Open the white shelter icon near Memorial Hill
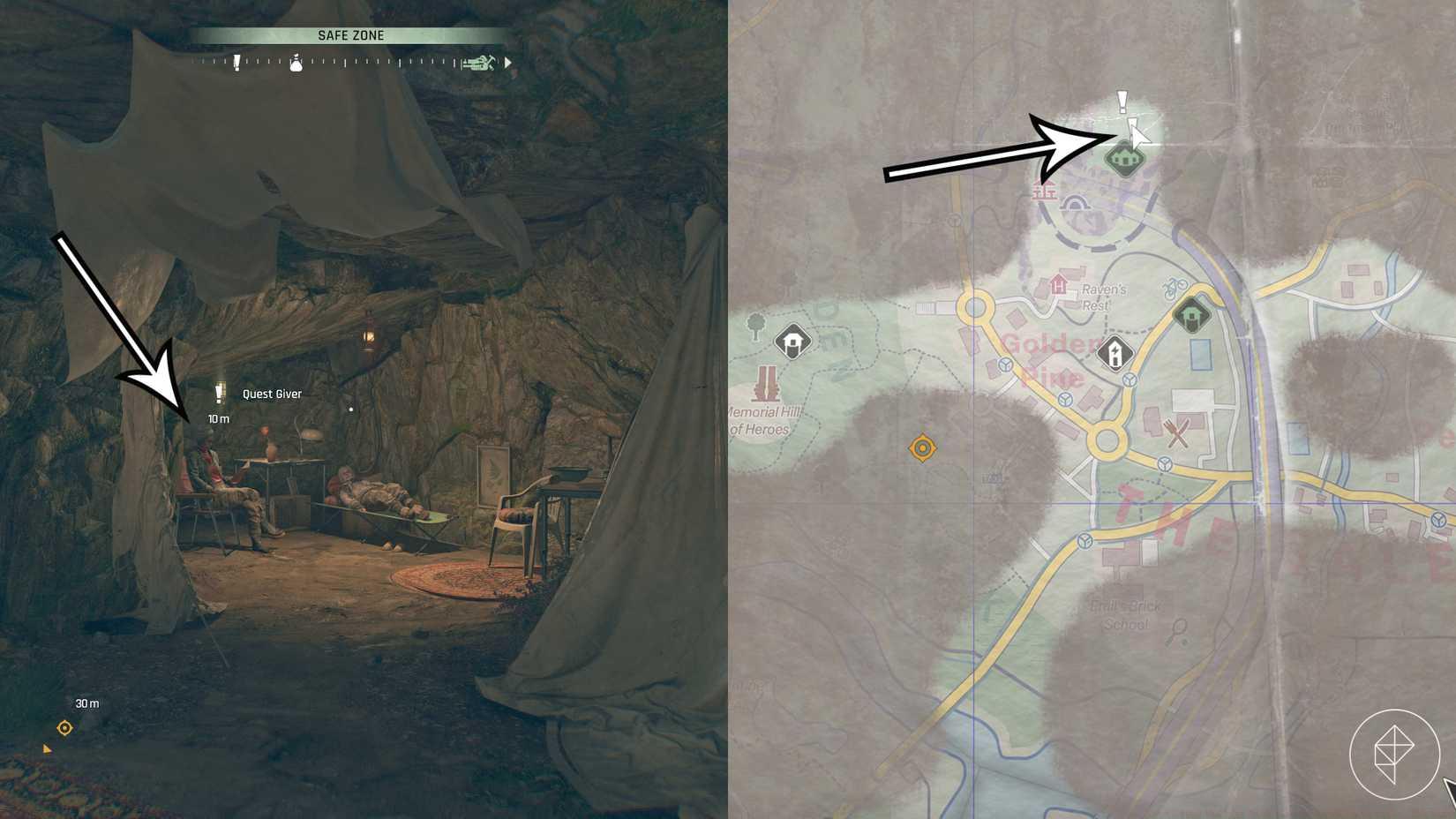Image resolution: width=1456 pixels, height=819 pixels. click(x=793, y=342)
